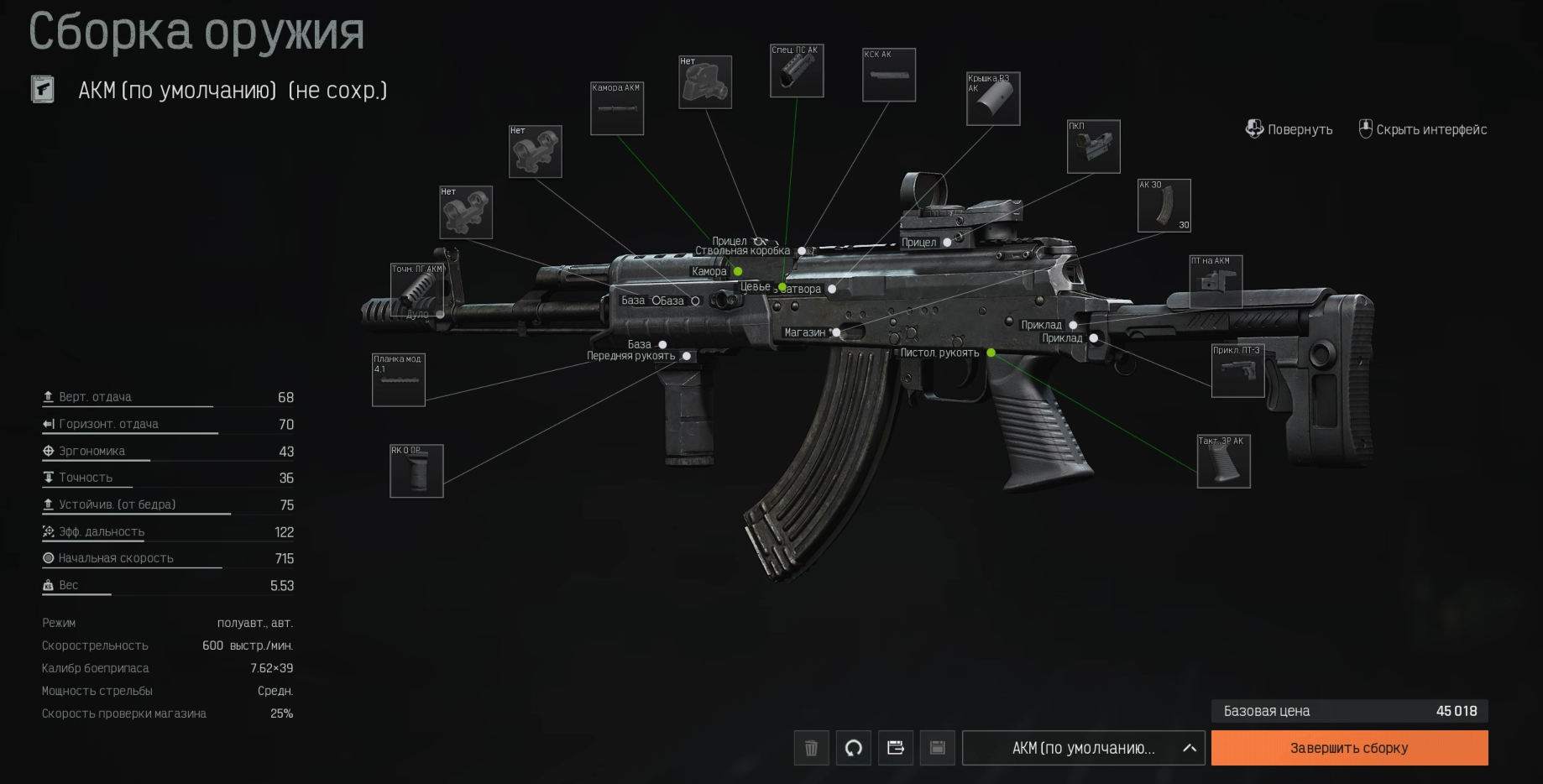Select the Камора АКМ part slot

[617, 109]
